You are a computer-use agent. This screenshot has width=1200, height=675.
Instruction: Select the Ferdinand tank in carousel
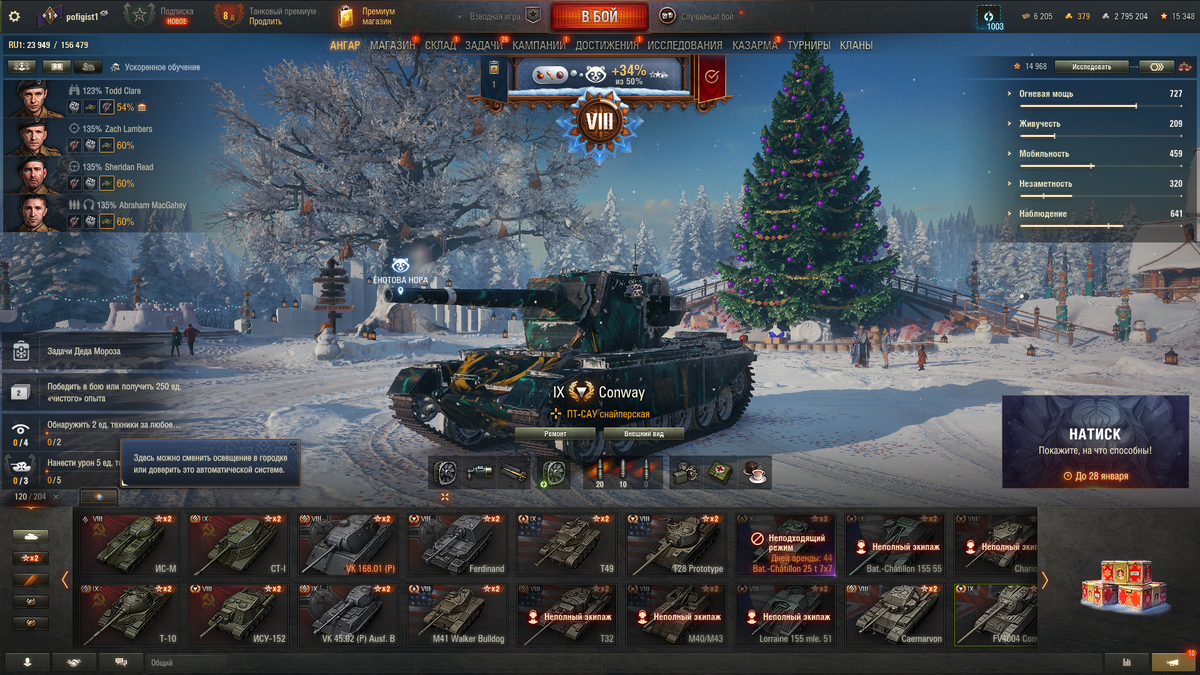(456, 544)
